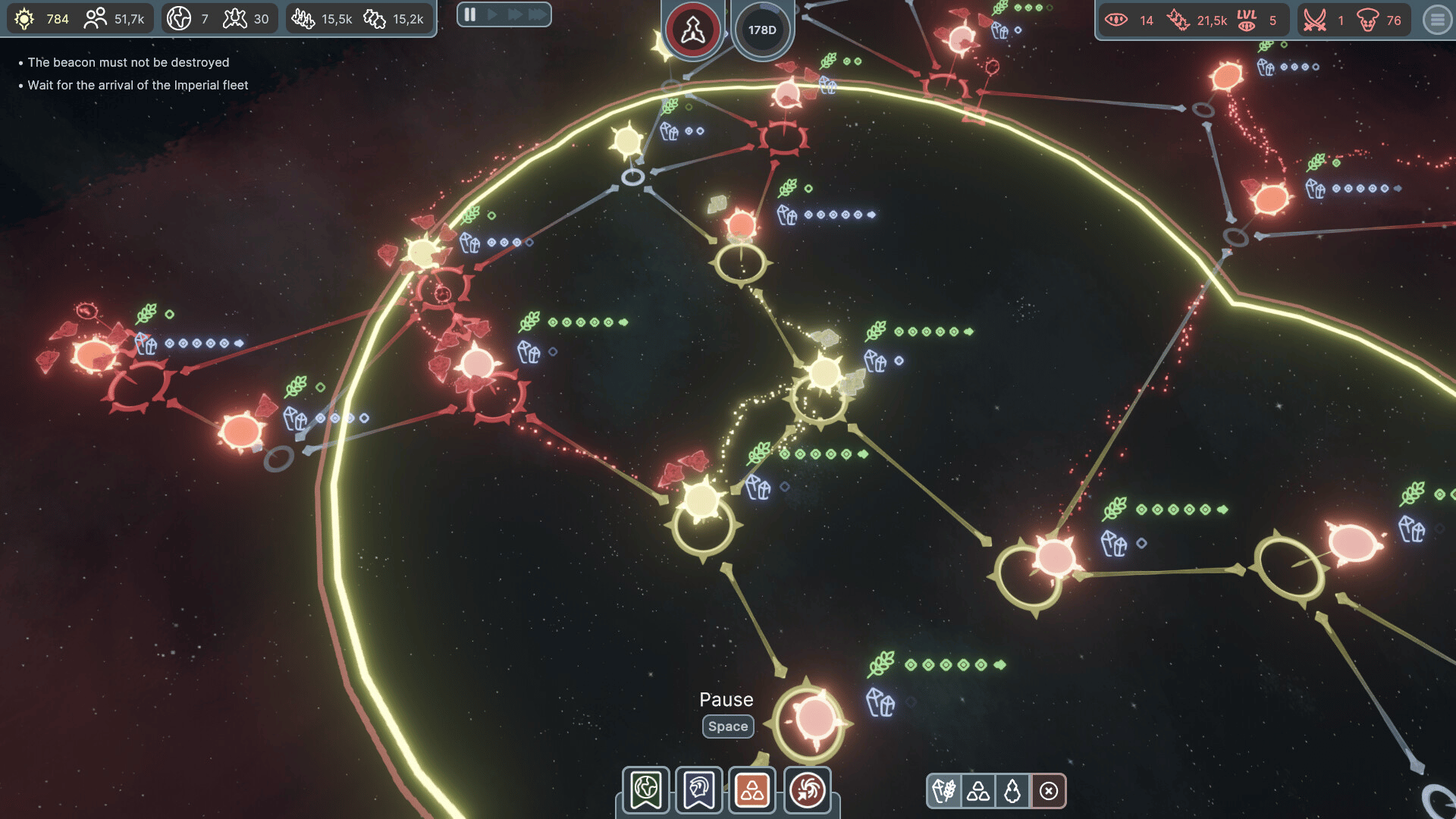Viewport: 1456px width, 819px height.
Task: Set game speed to normal play
Action: (492, 14)
